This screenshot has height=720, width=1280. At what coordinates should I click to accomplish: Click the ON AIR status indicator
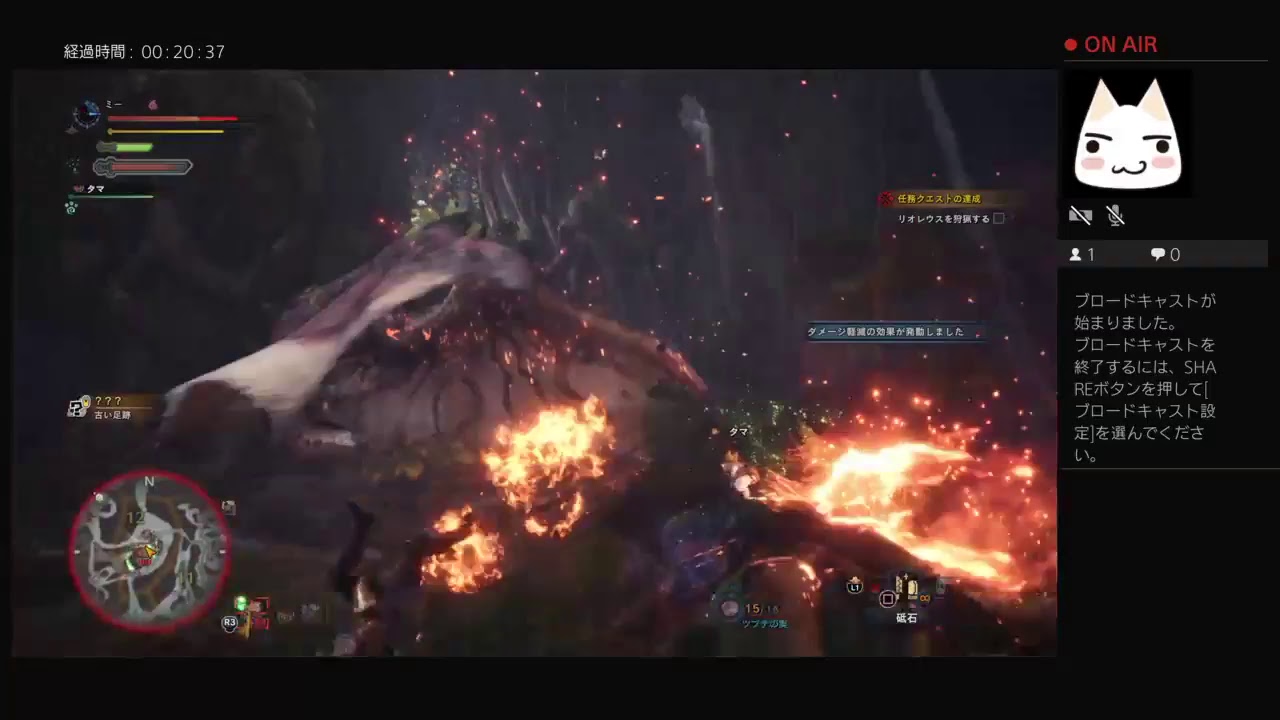click(1112, 44)
